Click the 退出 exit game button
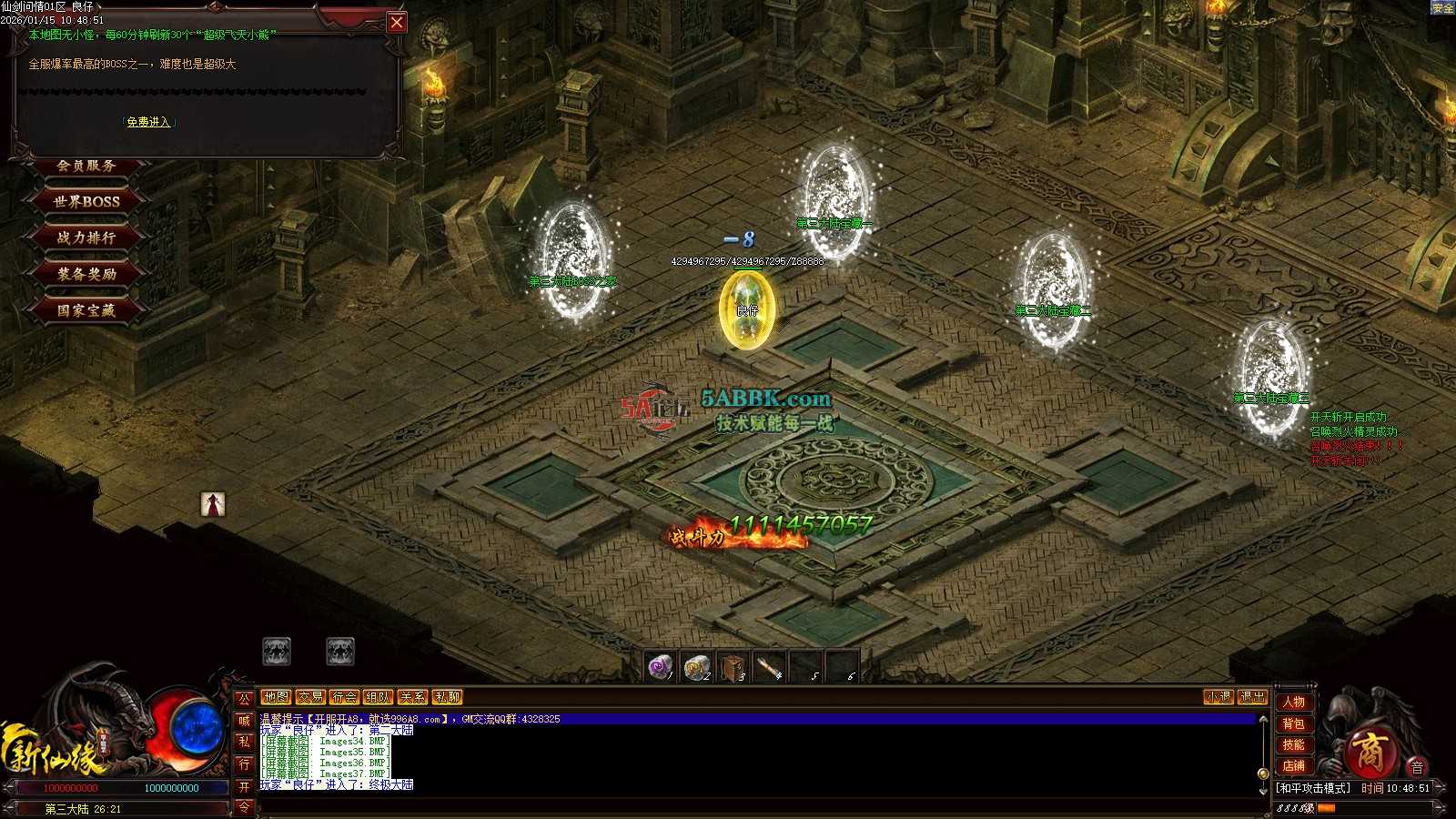Image resolution: width=1456 pixels, height=819 pixels. 1252,697
